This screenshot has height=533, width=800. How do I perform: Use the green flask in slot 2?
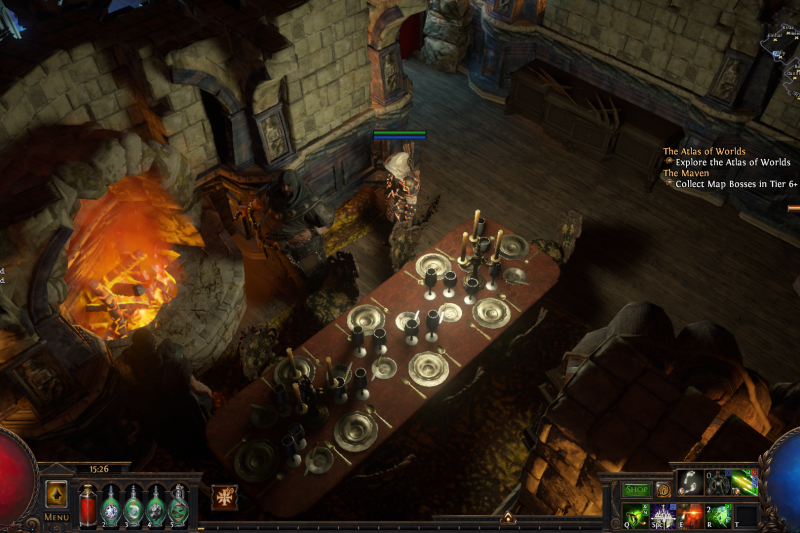pyautogui.click(x=111, y=503)
